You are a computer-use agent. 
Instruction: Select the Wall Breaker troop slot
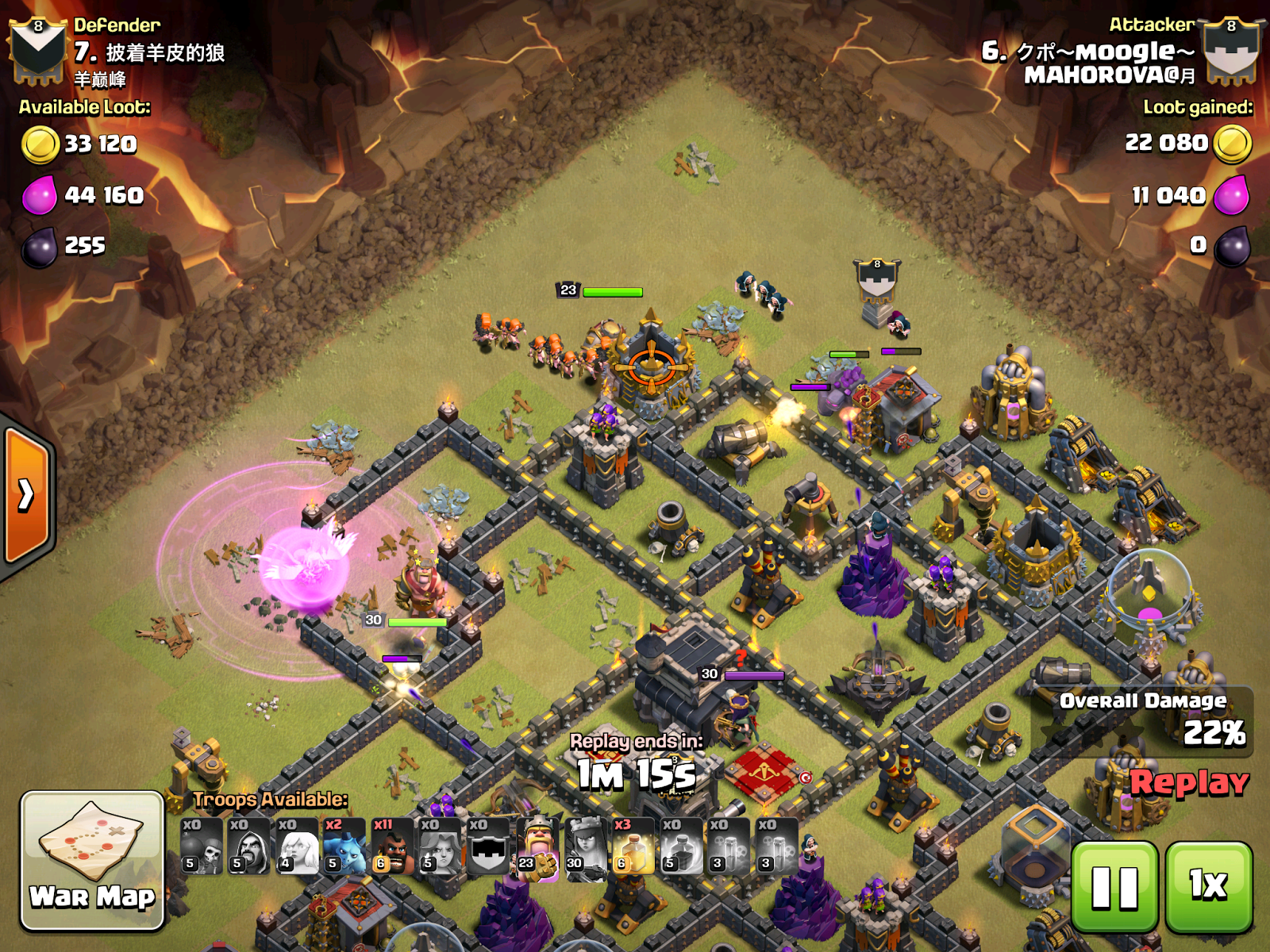click(202, 846)
